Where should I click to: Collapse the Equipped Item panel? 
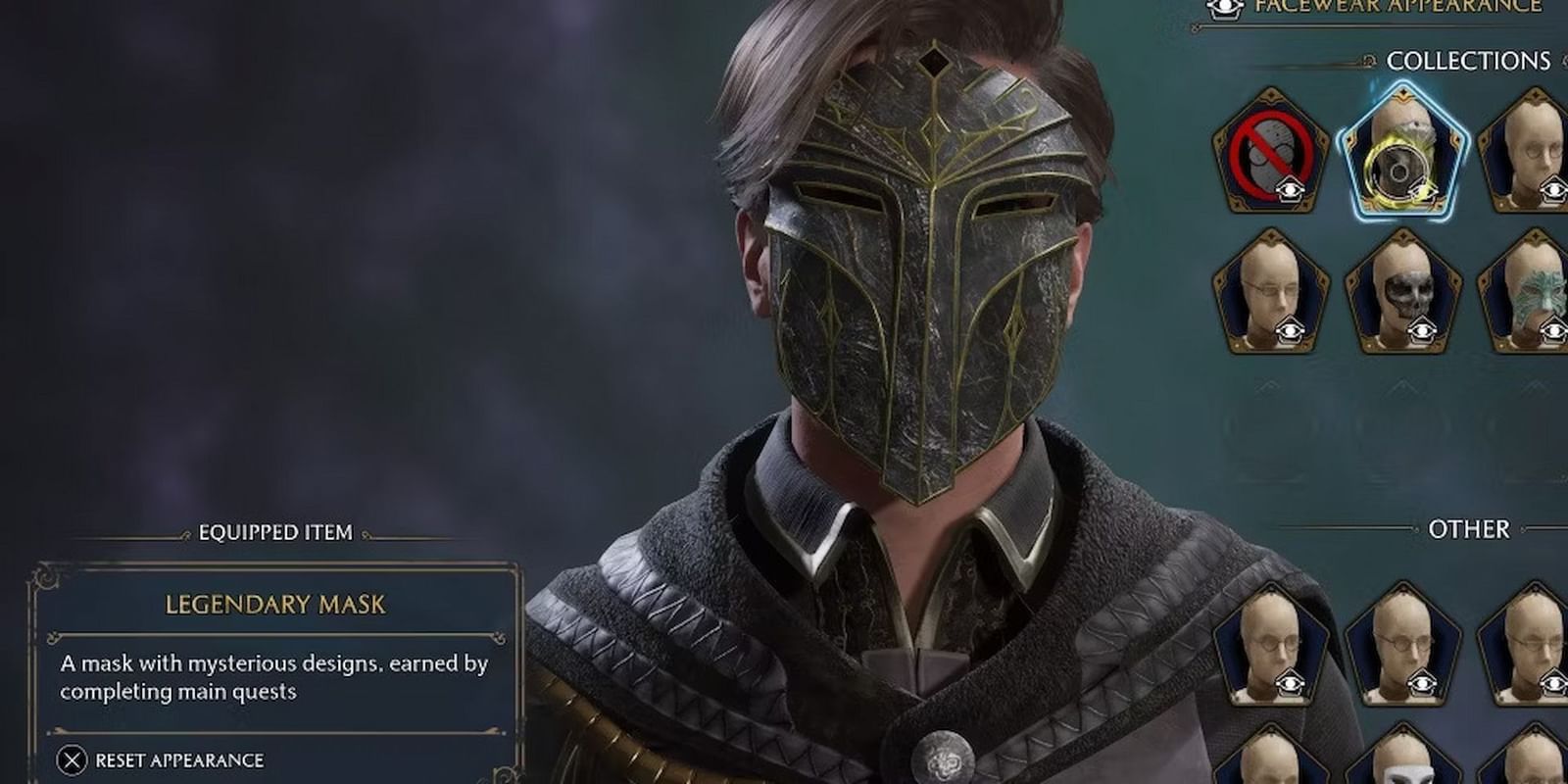pos(274,534)
